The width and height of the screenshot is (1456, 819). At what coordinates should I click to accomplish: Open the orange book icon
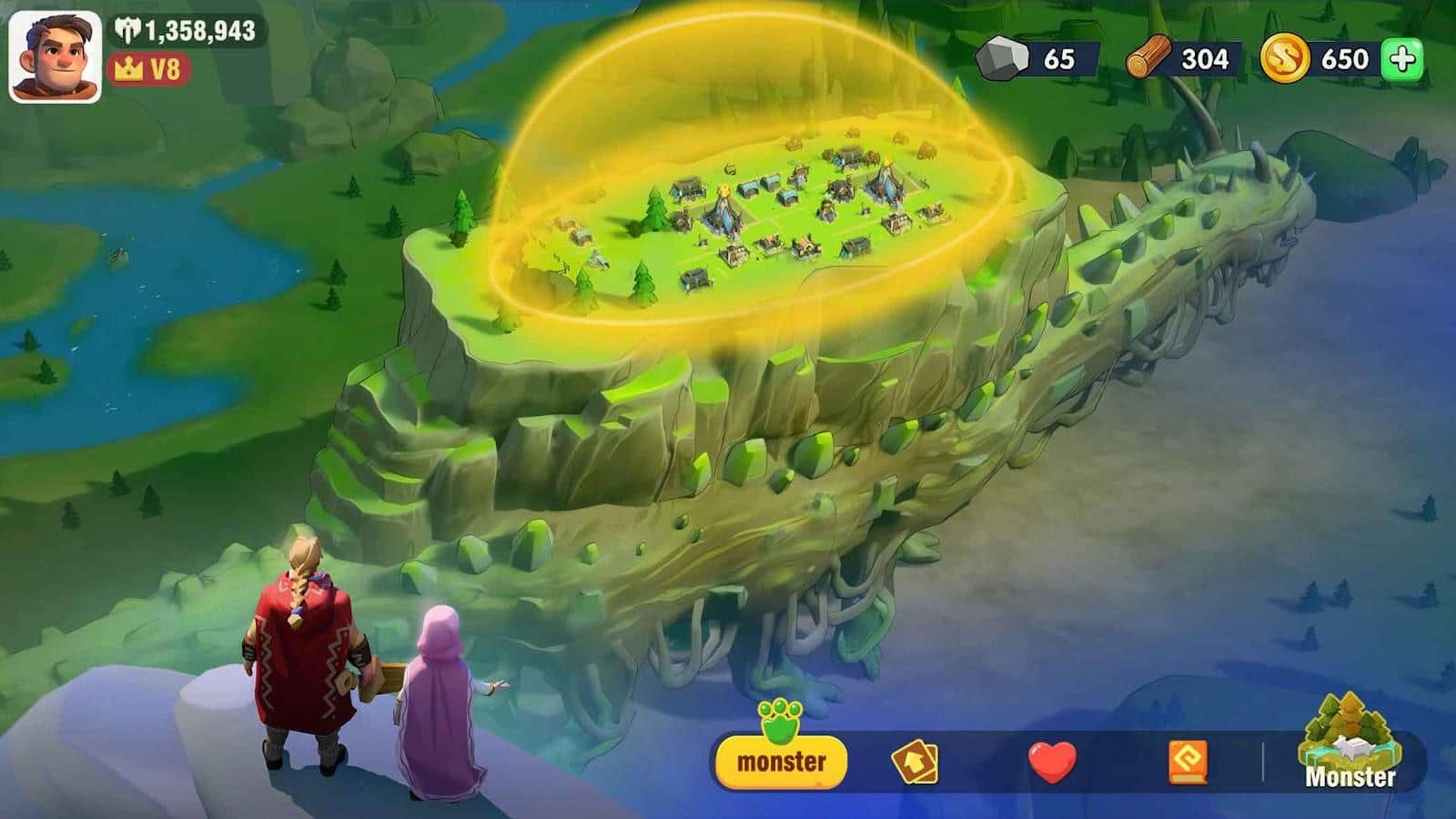tap(1188, 762)
